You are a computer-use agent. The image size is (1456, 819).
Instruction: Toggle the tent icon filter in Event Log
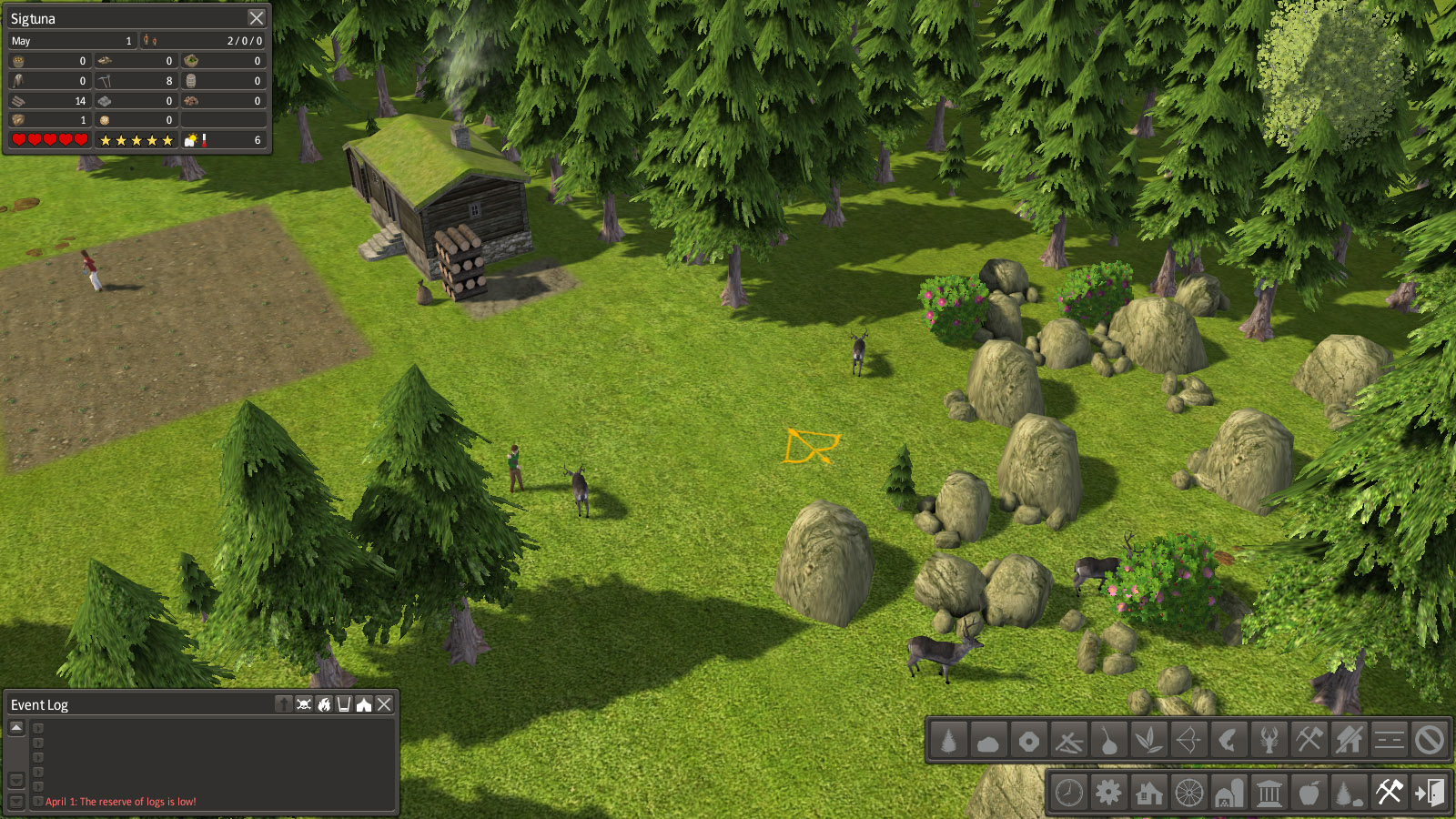pyautogui.click(x=364, y=704)
